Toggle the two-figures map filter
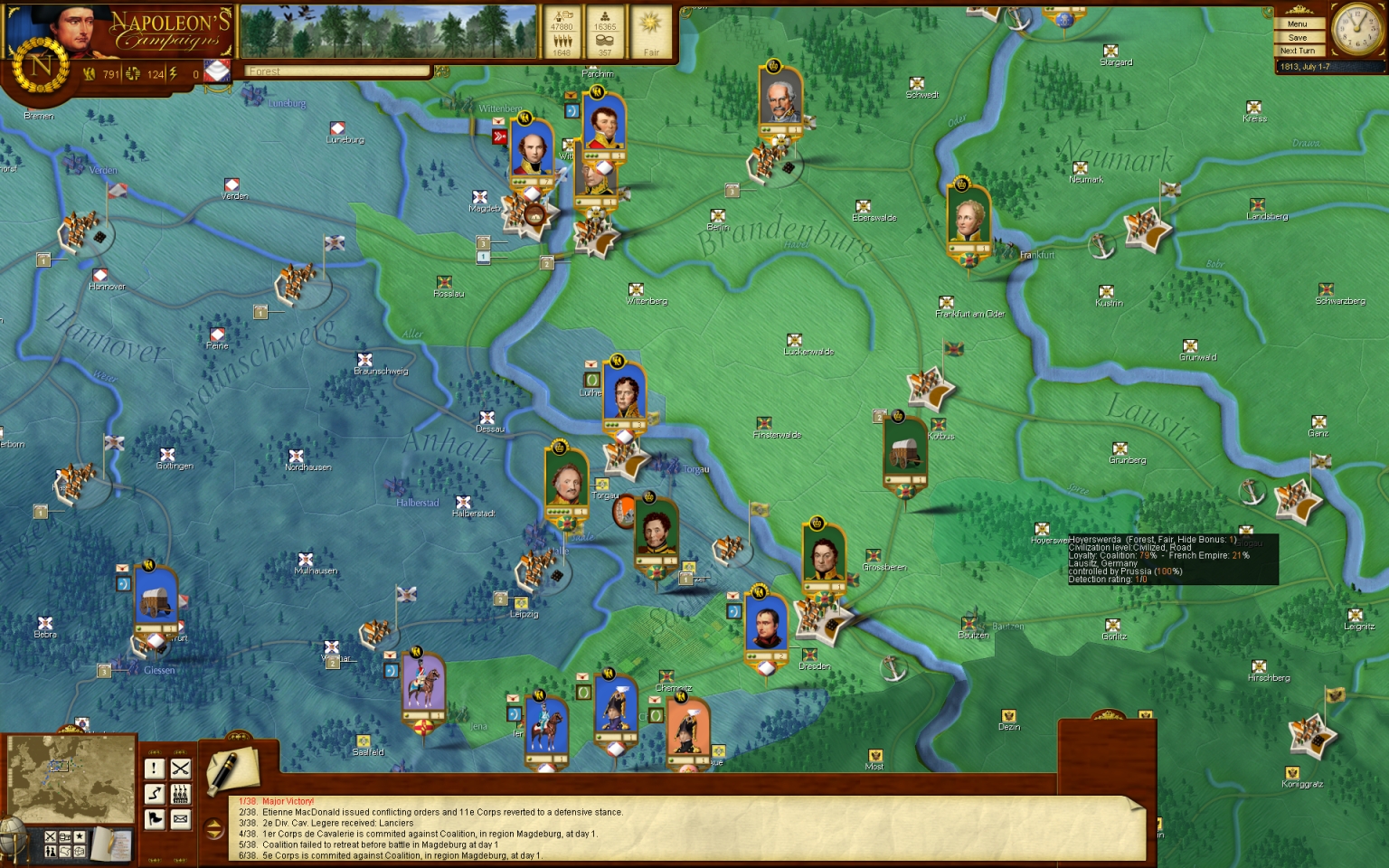Image resolution: width=1389 pixels, height=868 pixels. (x=51, y=851)
